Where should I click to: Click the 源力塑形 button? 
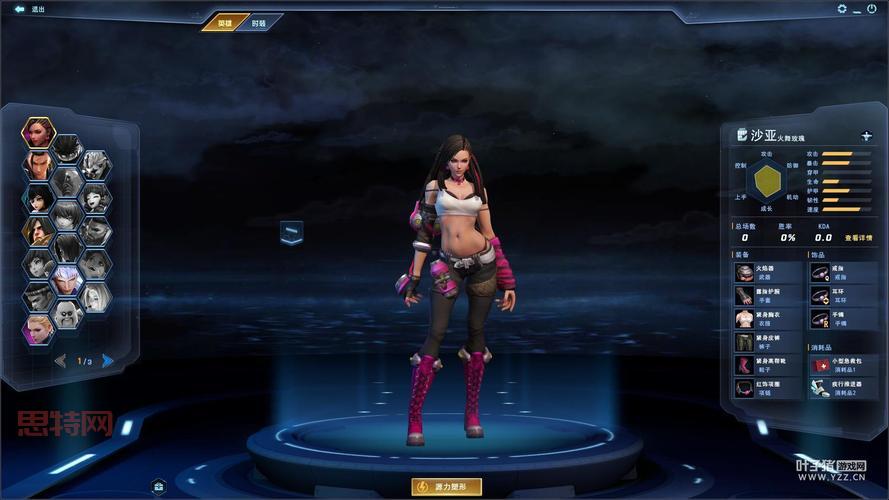(x=446, y=487)
